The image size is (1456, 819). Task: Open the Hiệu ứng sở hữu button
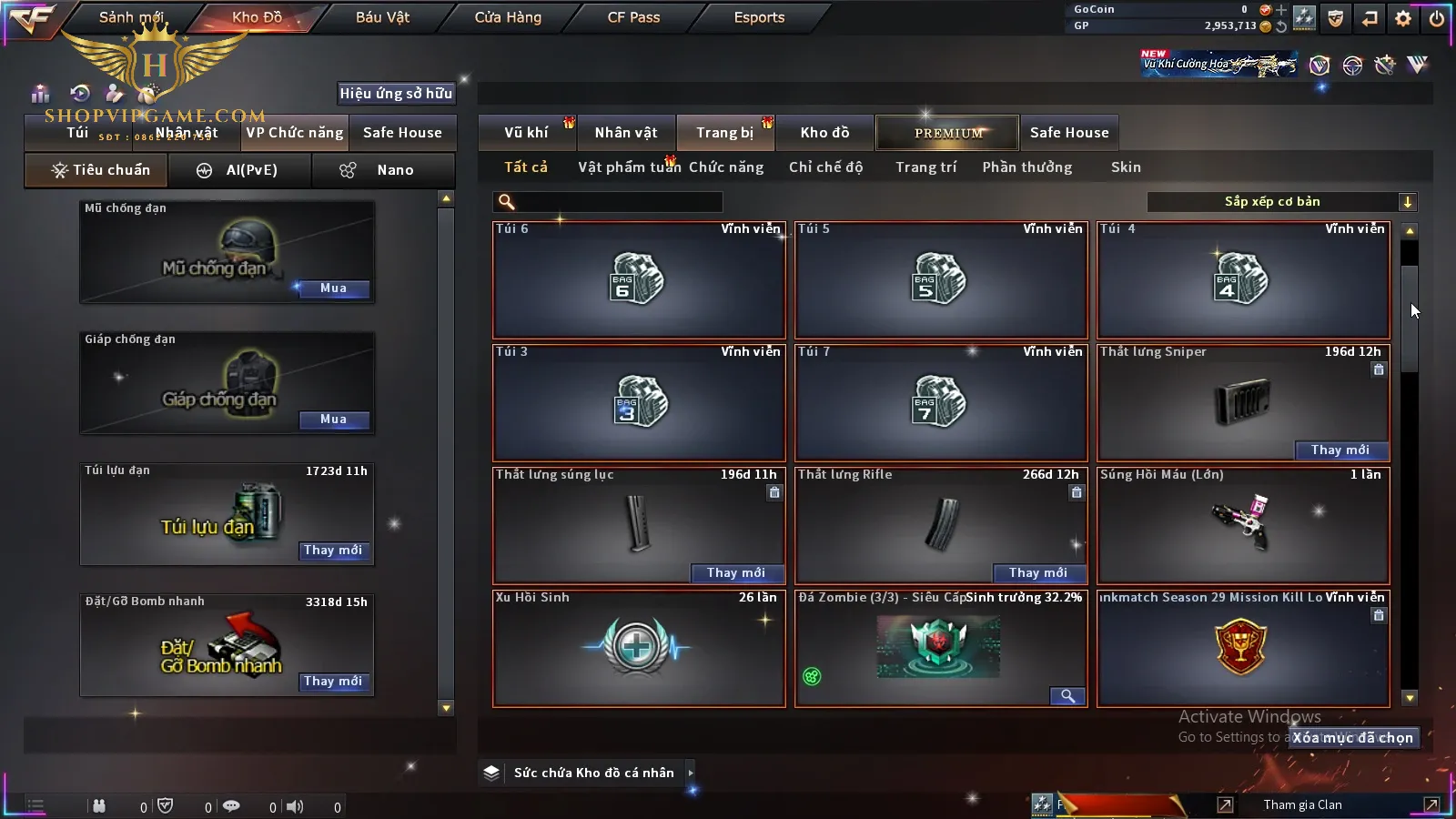[x=396, y=93]
